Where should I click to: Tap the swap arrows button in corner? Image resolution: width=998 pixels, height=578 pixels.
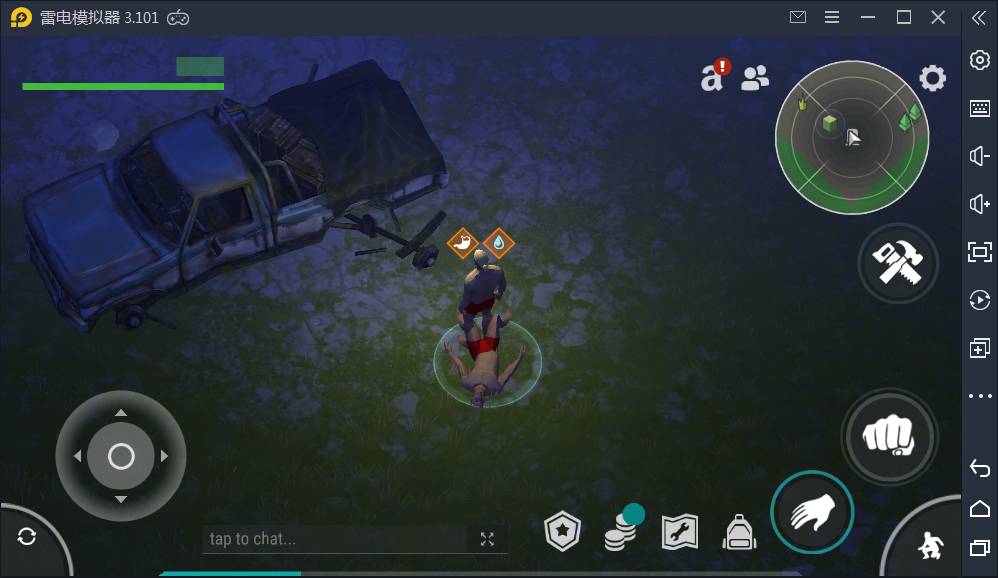coord(27,537)
